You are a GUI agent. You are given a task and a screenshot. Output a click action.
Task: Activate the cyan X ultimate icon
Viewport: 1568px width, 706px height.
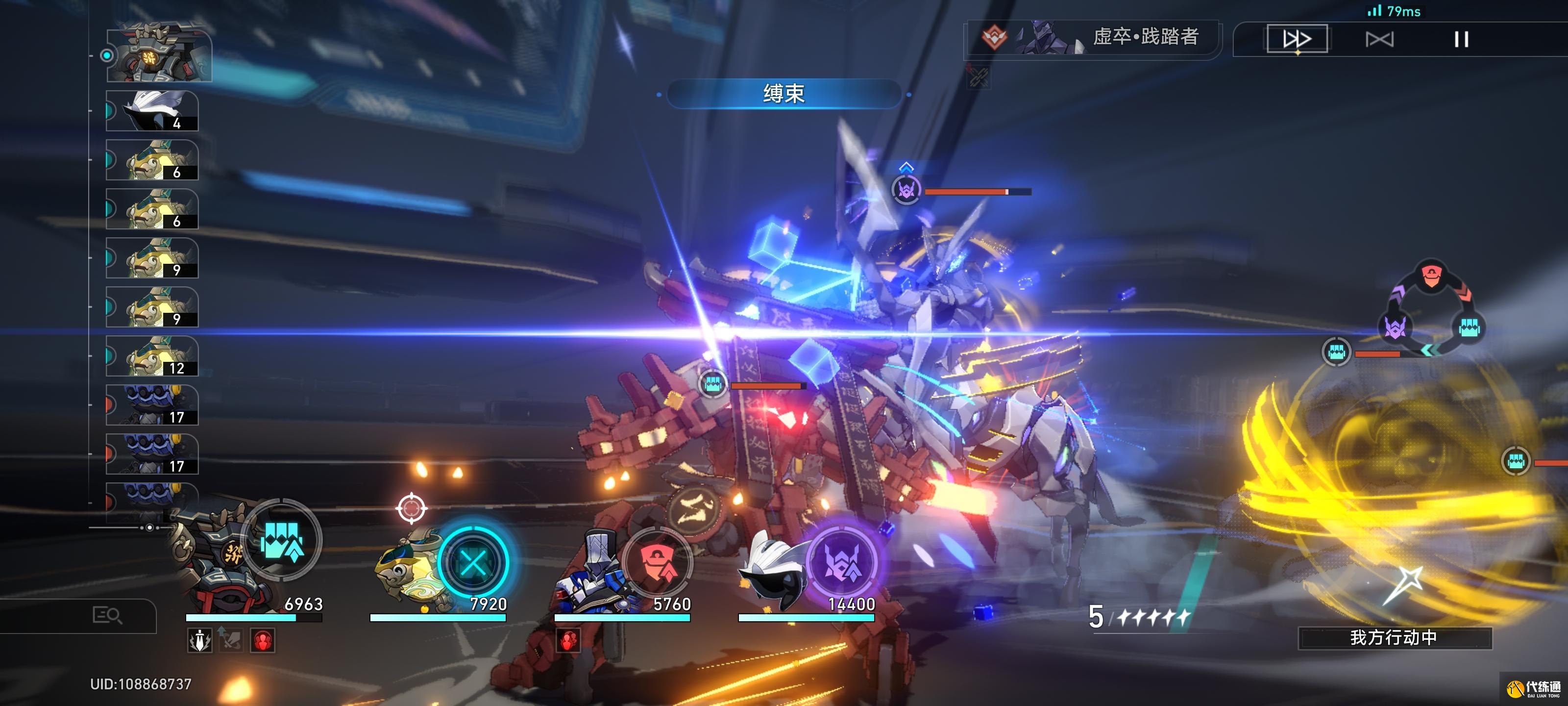473,562
